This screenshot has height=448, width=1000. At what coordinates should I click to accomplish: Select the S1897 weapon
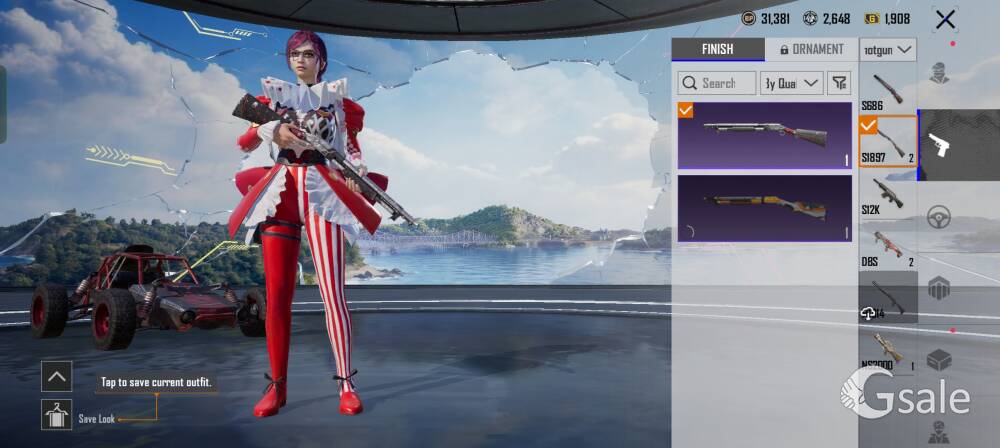coord(887,141)
